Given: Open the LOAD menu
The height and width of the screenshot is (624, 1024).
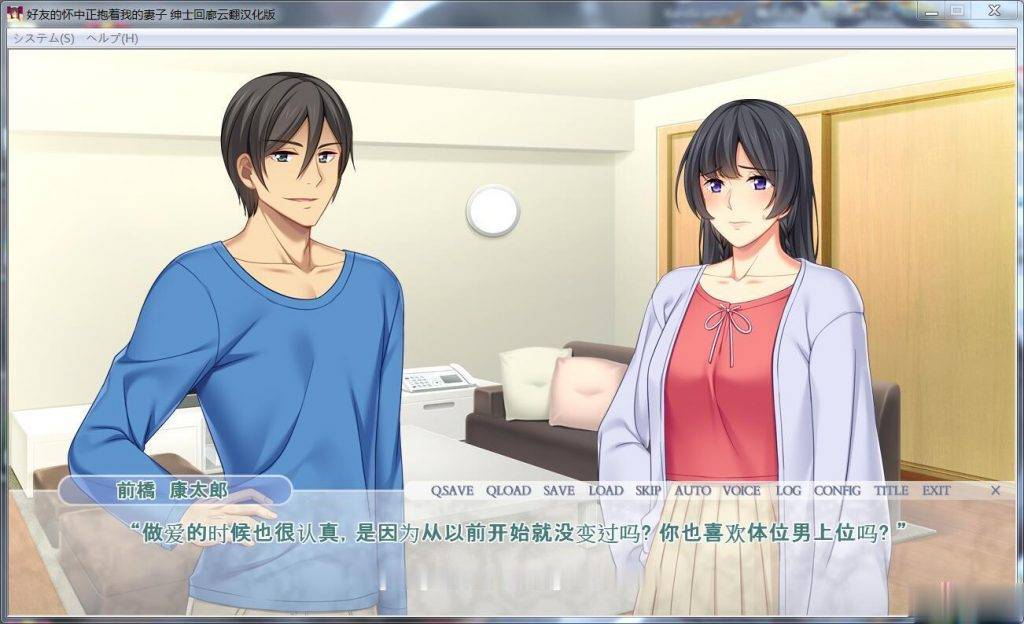Looking at the screenshot, I should (x=605, y=491).
